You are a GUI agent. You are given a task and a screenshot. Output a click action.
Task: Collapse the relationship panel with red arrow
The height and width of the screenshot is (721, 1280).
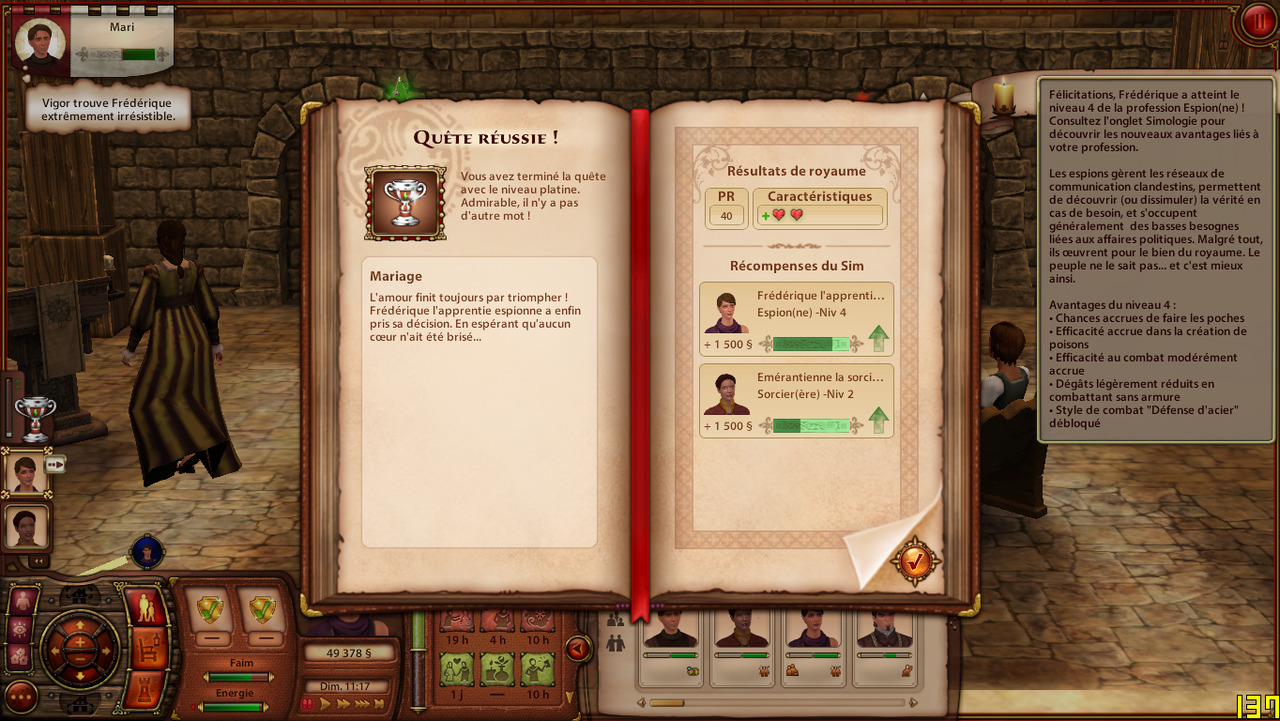pyautogui.click(x=577, y=649)
